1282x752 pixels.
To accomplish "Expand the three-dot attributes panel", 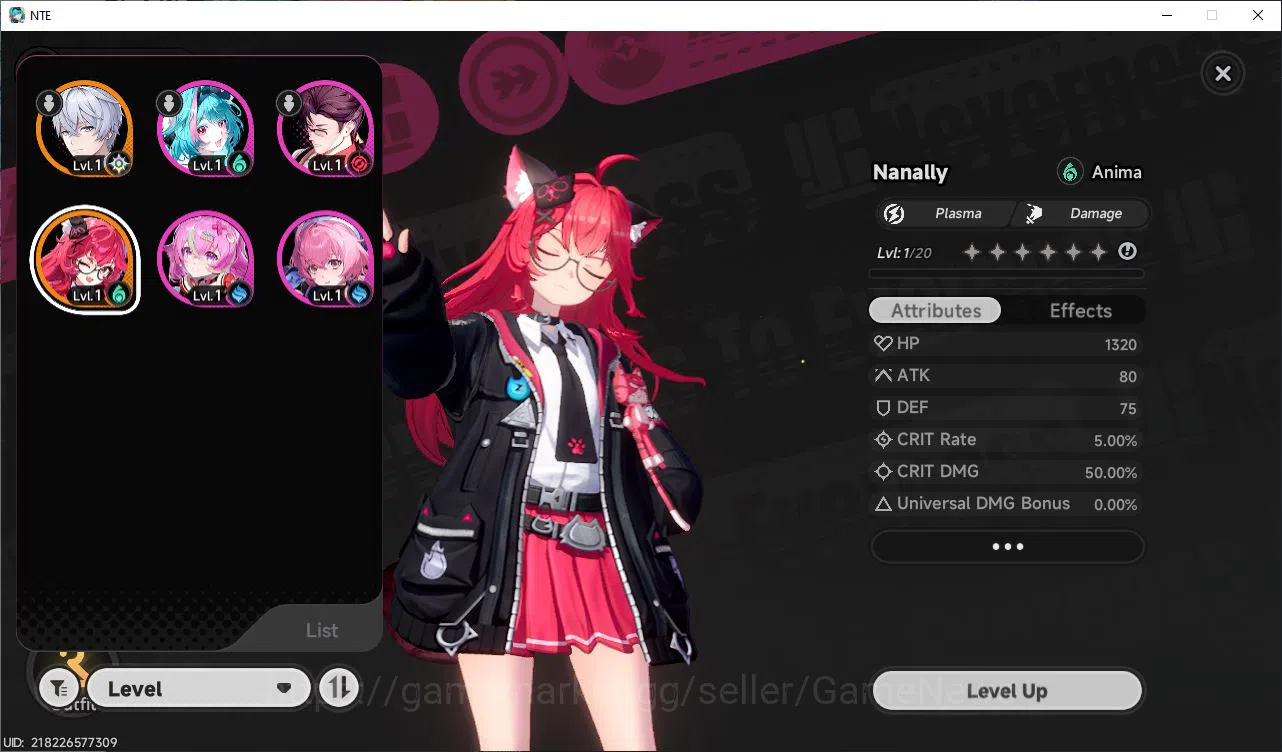I will [1007, 546].
